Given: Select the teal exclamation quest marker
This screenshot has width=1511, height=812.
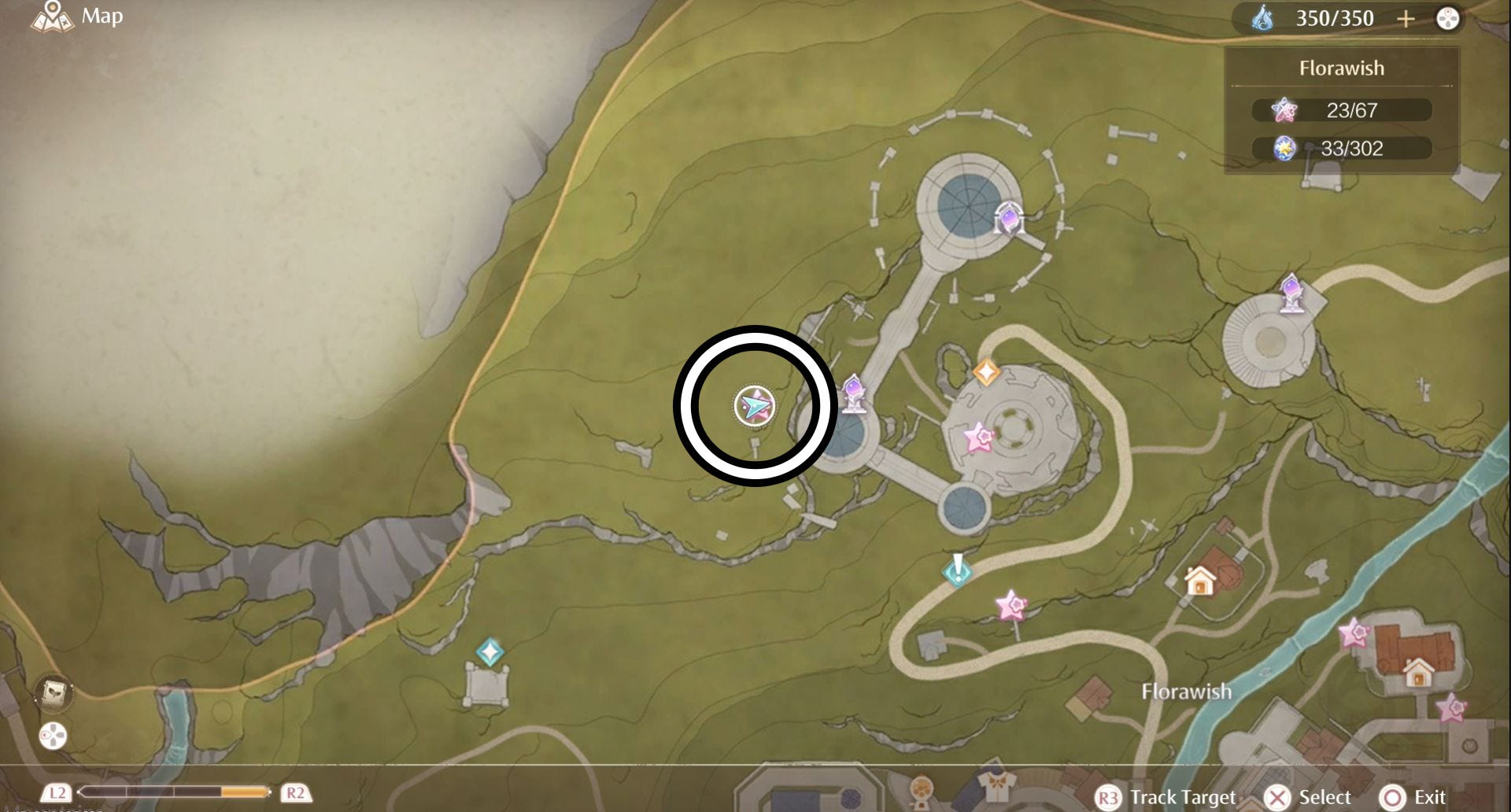Looking at the screenshot, I should (x=957, y=569).
